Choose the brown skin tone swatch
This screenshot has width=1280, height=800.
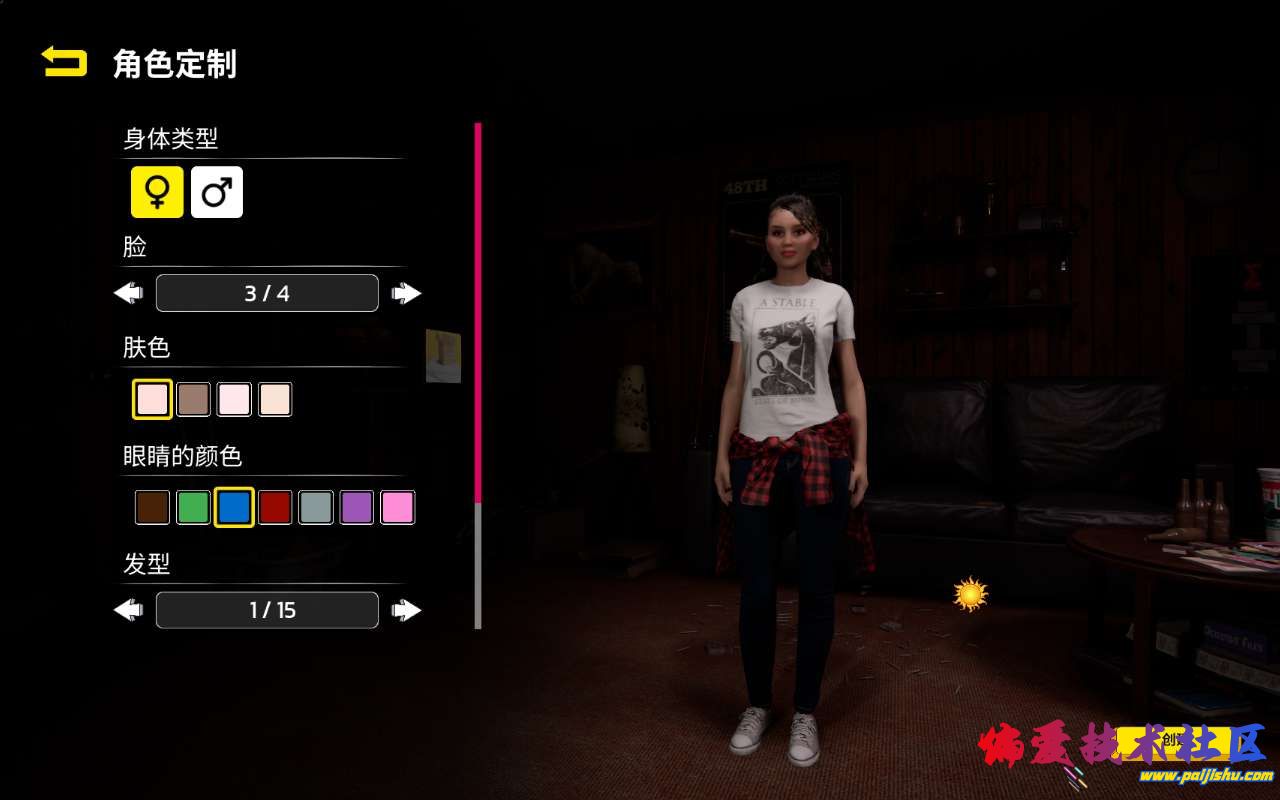(x=193, y=400)
